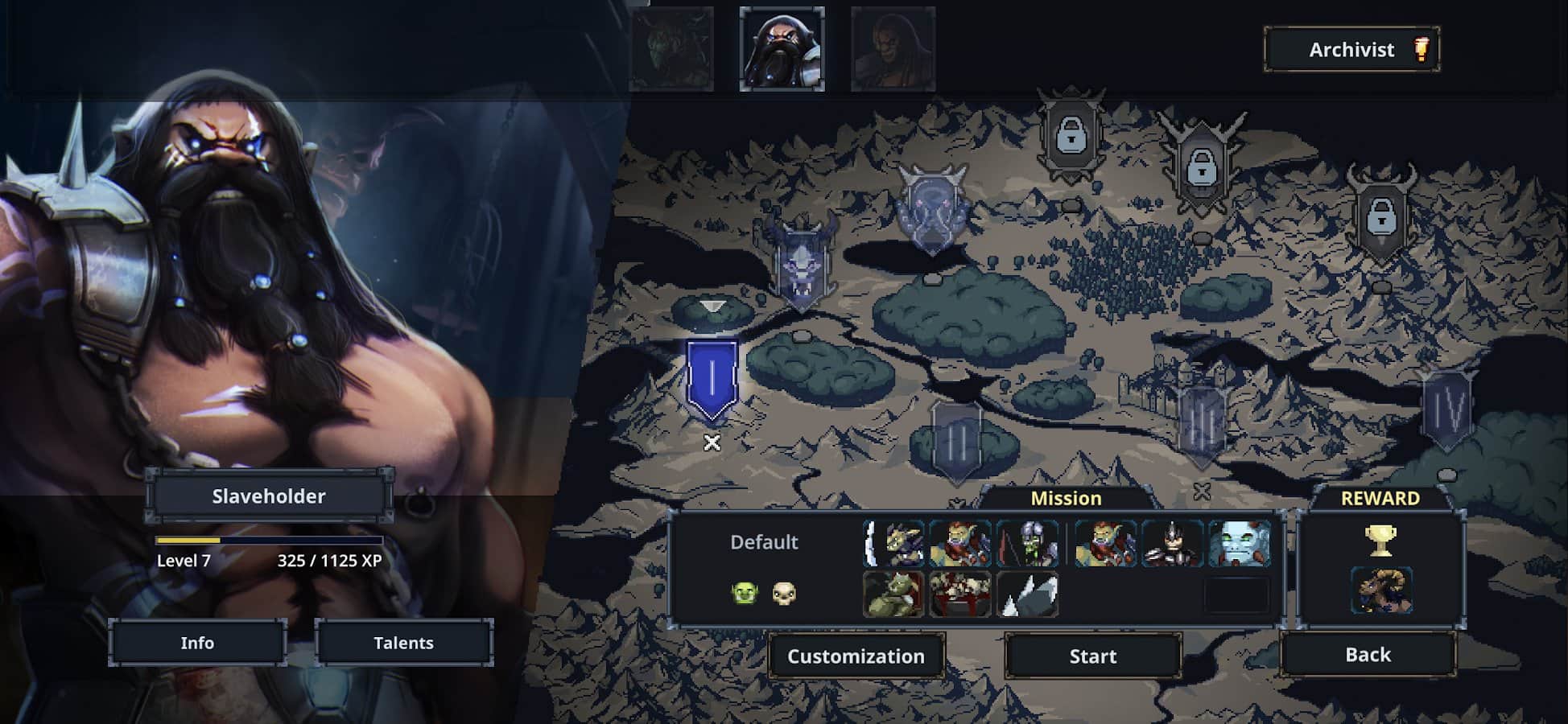Click the green orc faction icon

[745, 594]
